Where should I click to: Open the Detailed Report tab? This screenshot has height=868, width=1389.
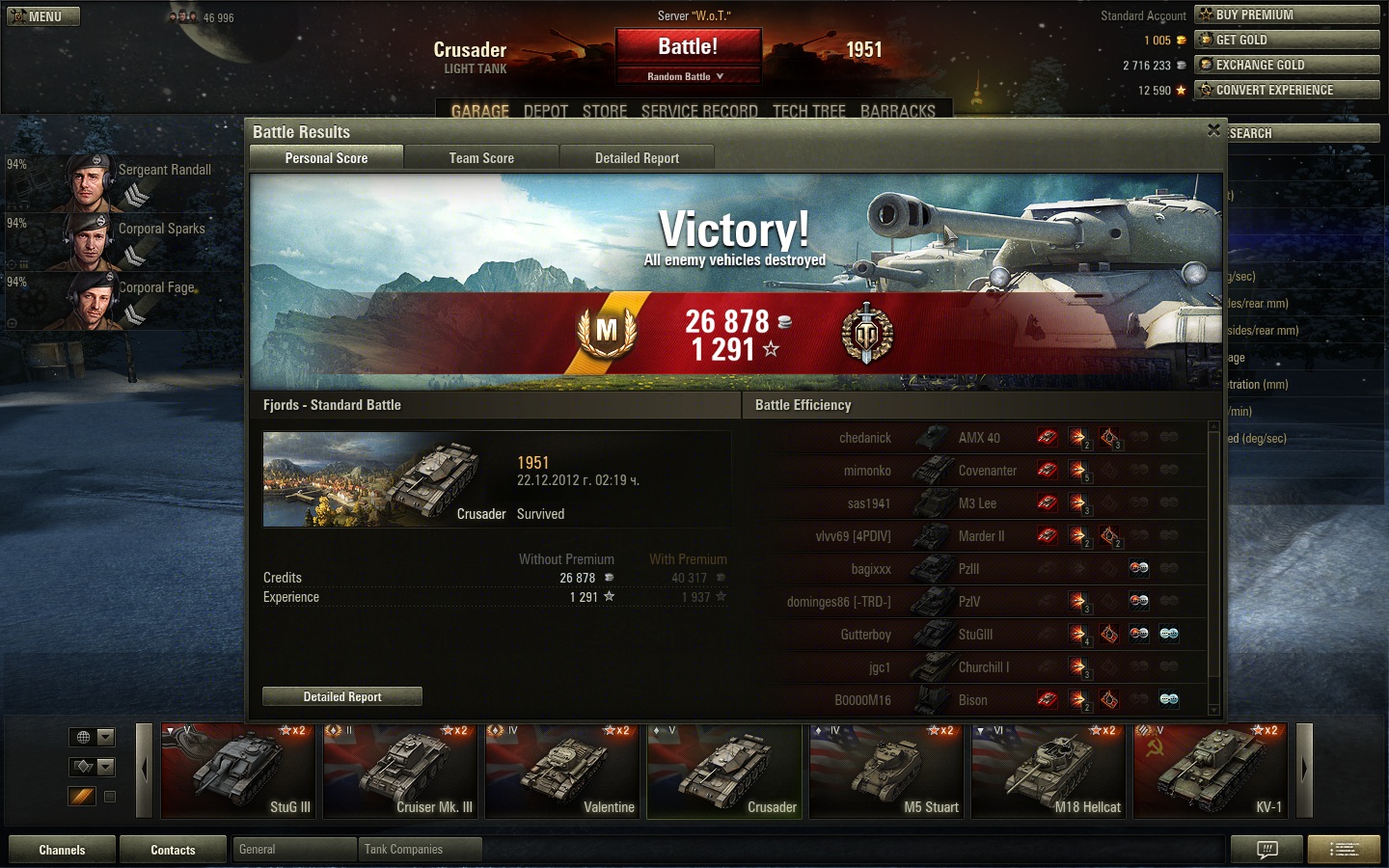(637, 158)
